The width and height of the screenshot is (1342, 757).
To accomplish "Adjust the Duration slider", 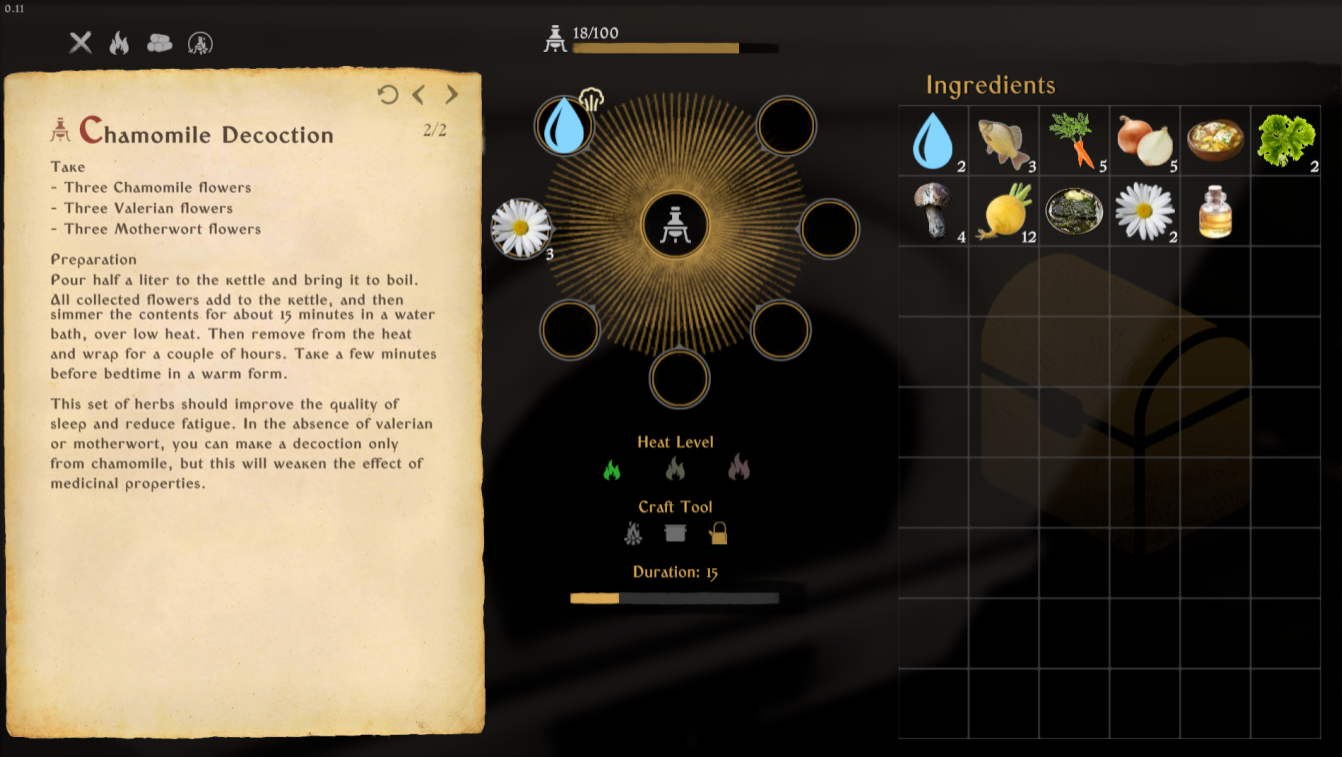I will (x=620, y=598).
